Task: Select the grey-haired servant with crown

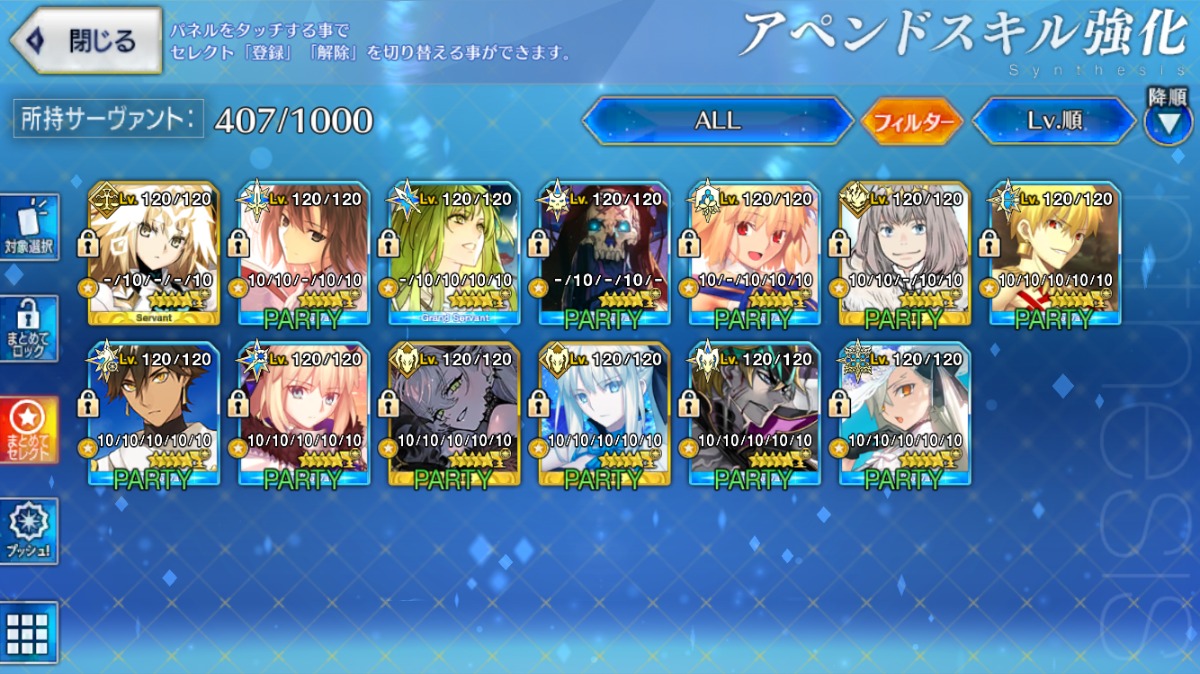Action: (x=904, y=254)
